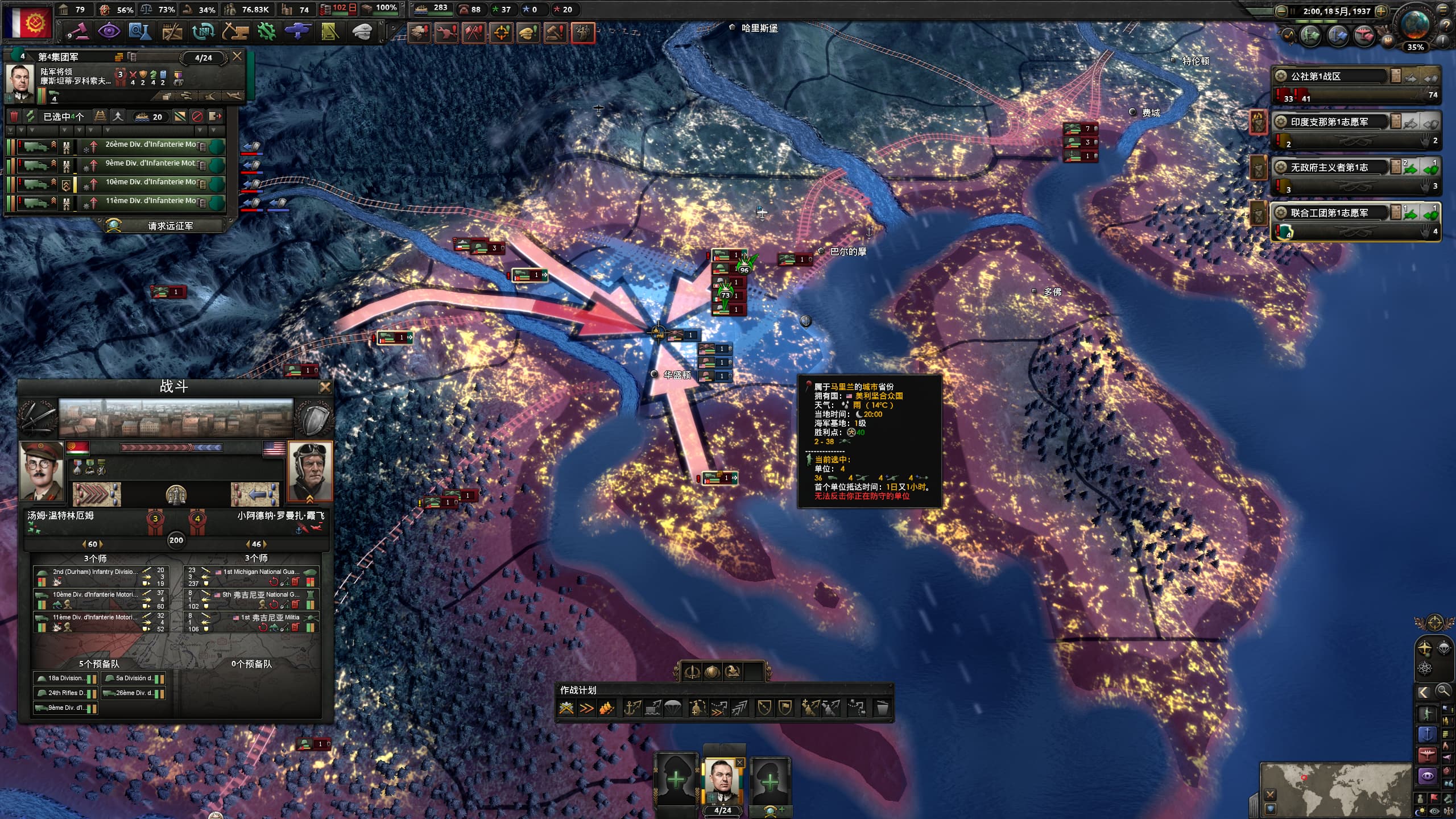Close the 战斗 combat window
This screenshot has height=819, width=1456.
[325, 387]
